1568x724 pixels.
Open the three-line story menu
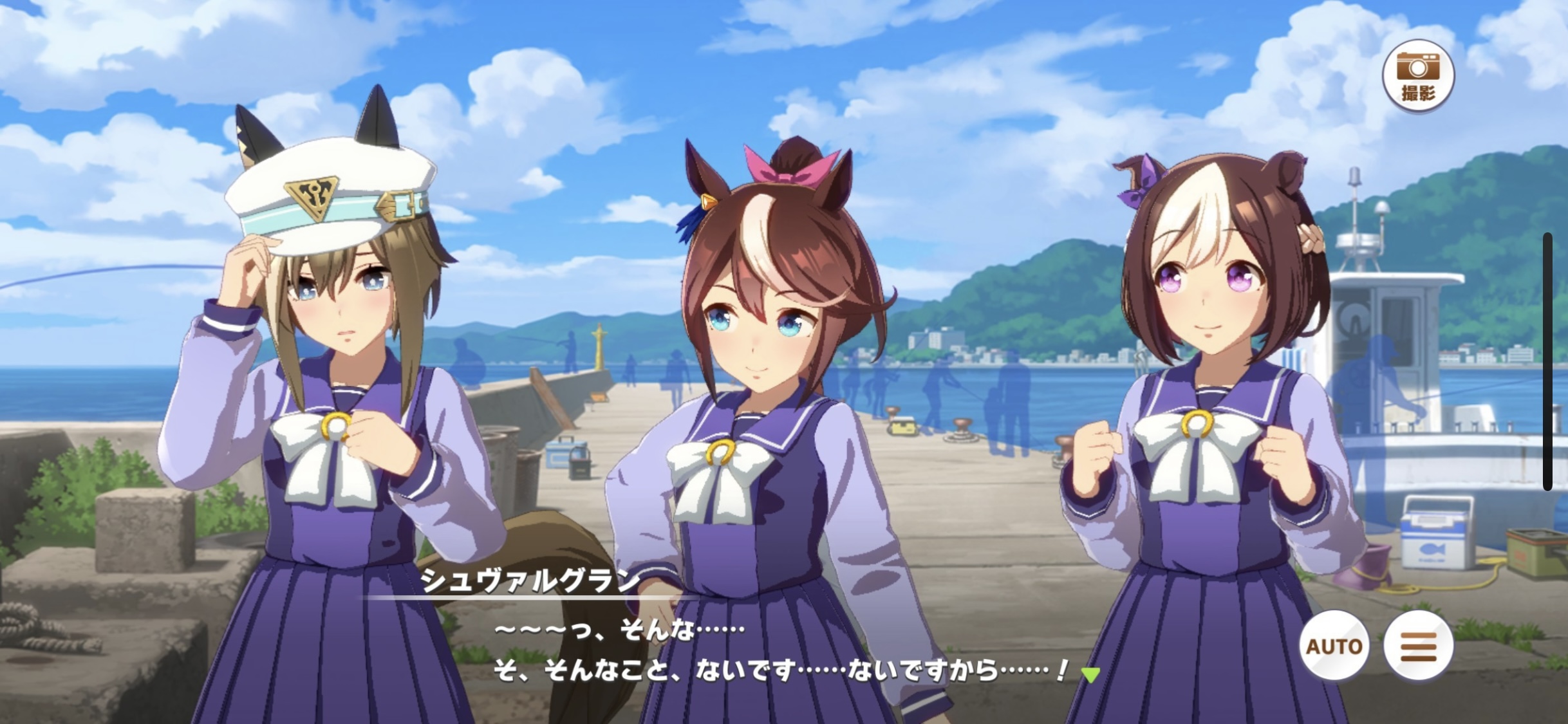[1418, 645]
